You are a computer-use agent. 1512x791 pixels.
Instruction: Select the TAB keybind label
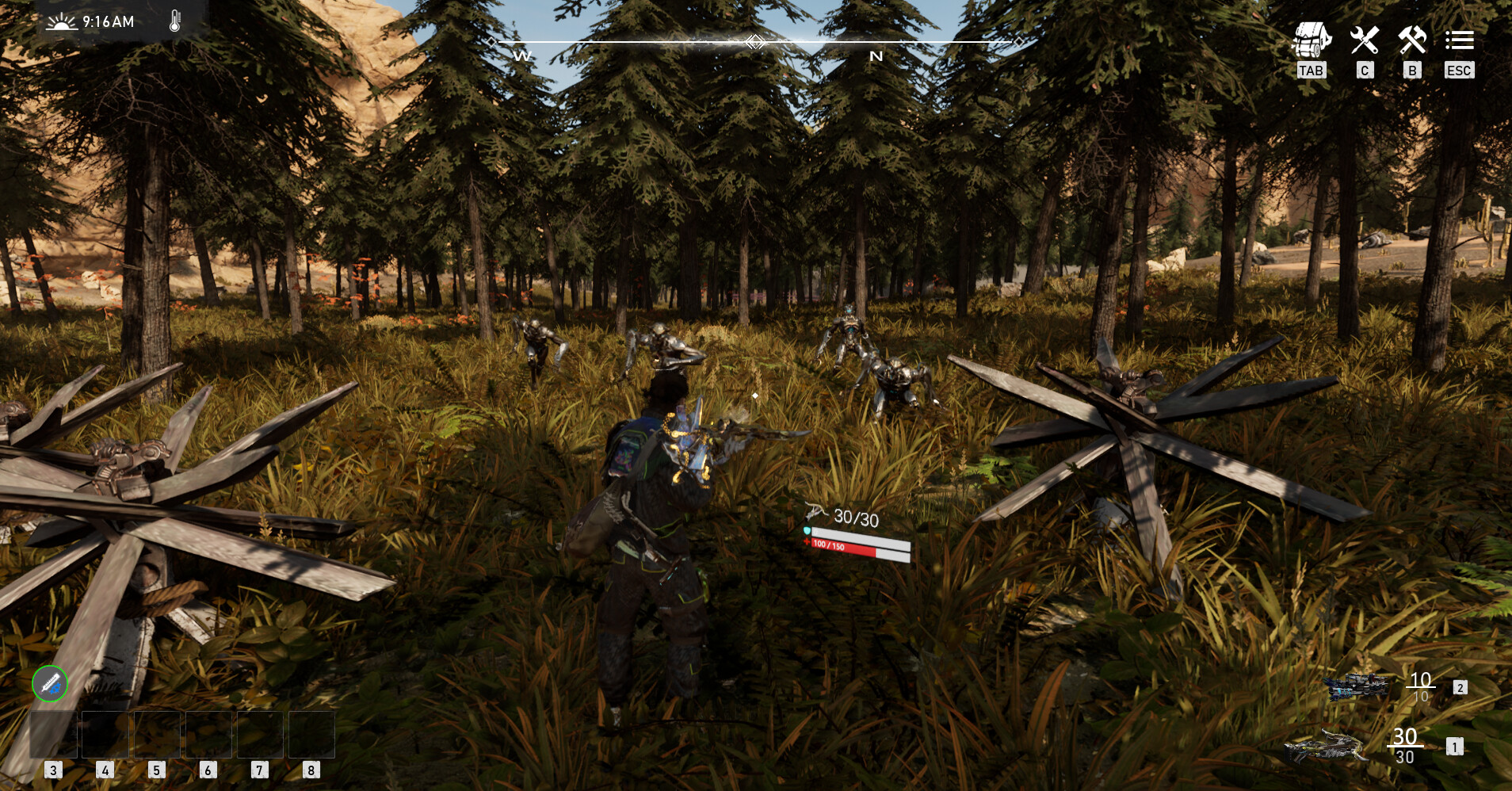point(1312,71)
